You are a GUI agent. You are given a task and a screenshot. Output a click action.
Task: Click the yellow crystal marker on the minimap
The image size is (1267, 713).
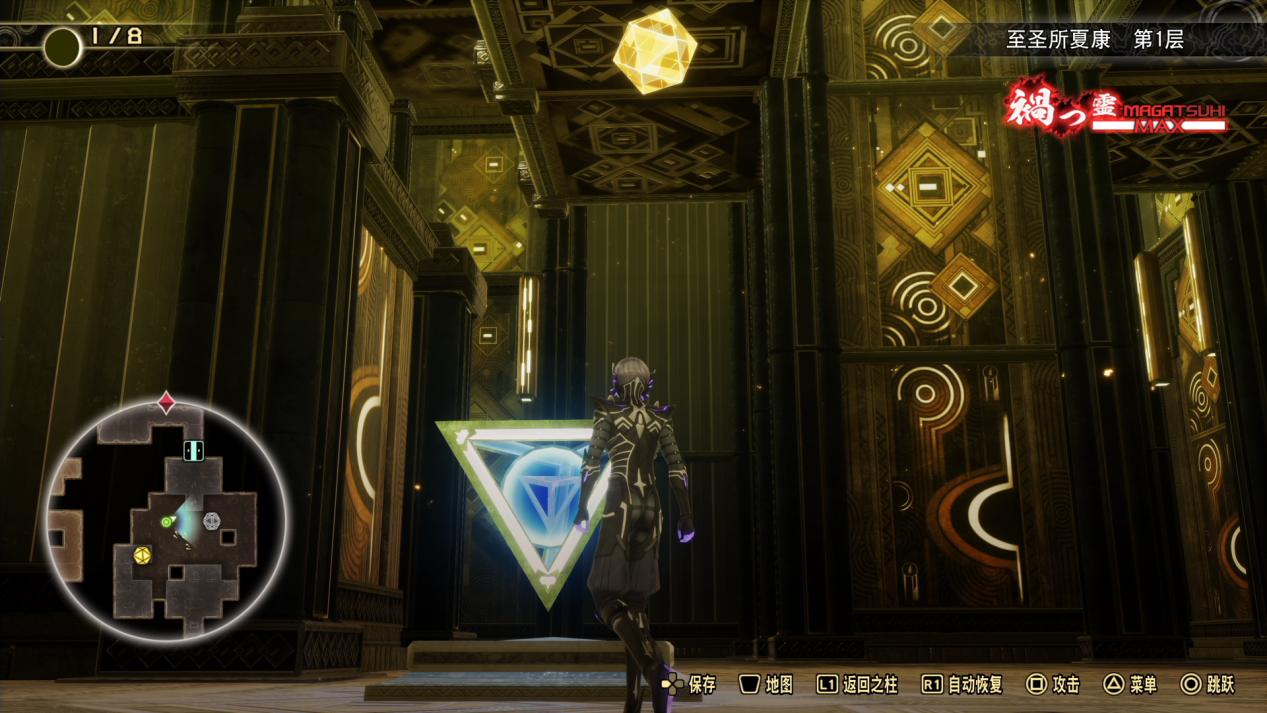(x=142, y=554)
